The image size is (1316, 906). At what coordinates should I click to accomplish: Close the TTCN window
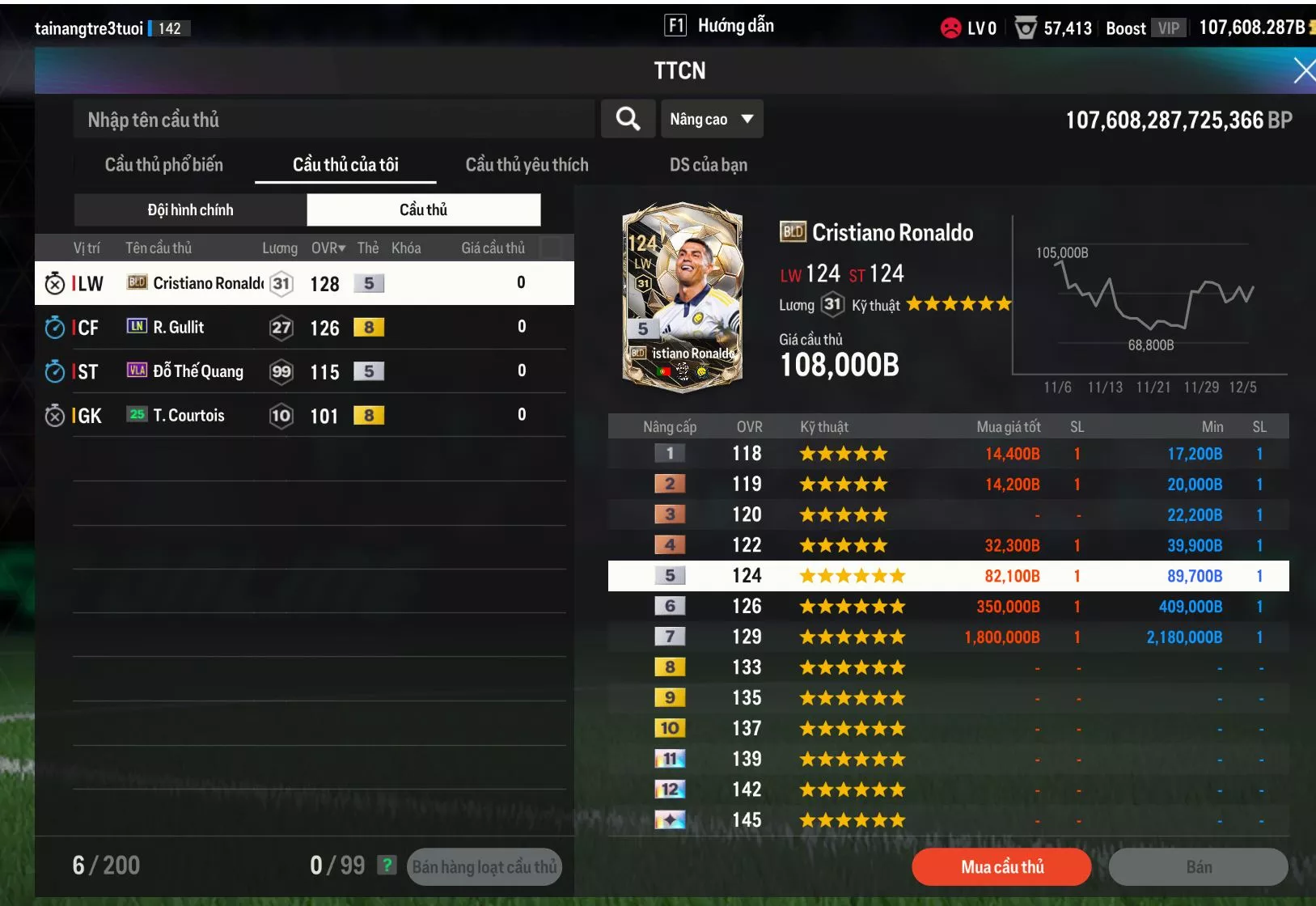pyautogui.click(x=1303, y=70)
